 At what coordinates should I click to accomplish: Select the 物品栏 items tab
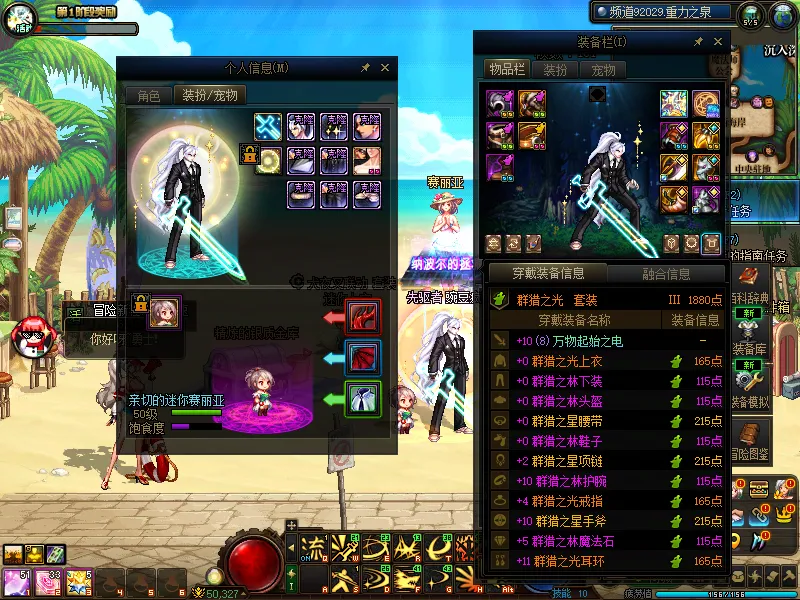coord(506,69)
